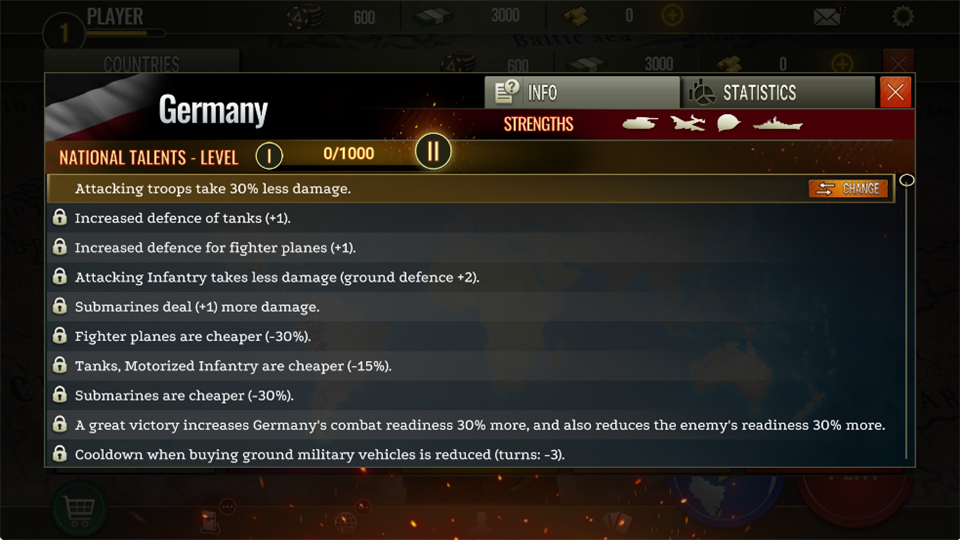Select the locked tank defence talent
This screenshot has height=540, width=960.
tap(182, 218)
